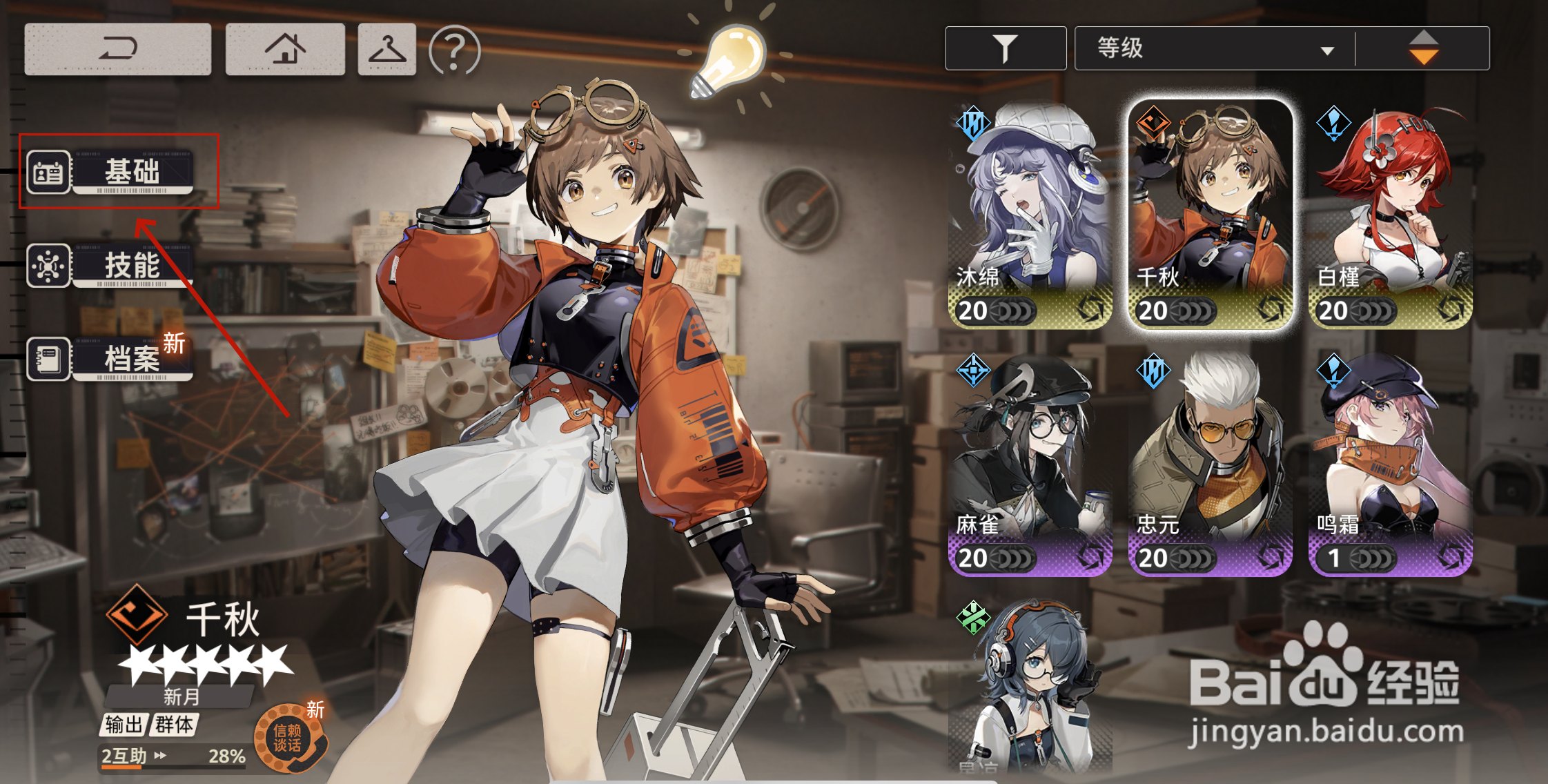
Task: Pick the 麻雀 character card
Action: [1030, 464]
